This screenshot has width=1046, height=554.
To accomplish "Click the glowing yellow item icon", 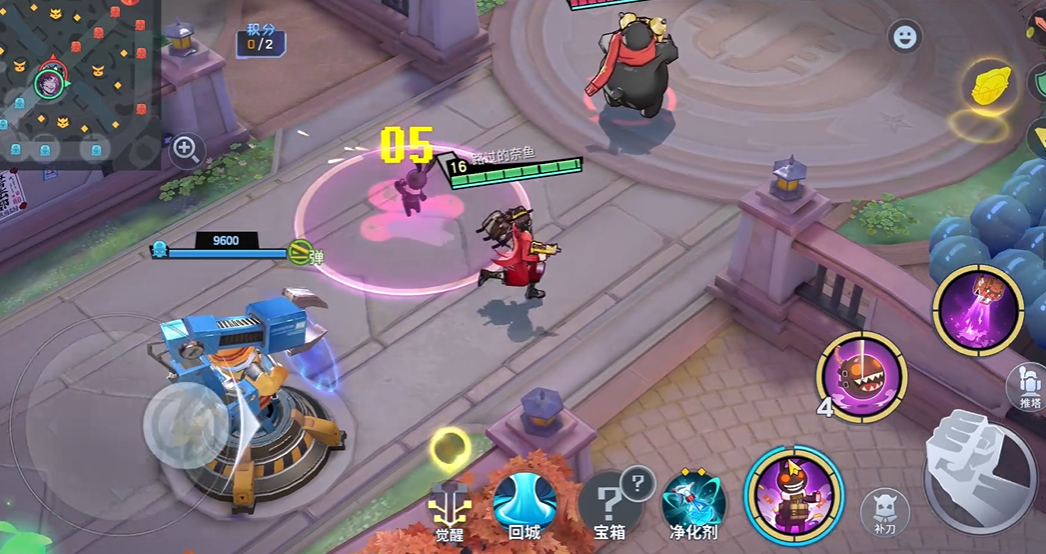I will tap(991, 85).
